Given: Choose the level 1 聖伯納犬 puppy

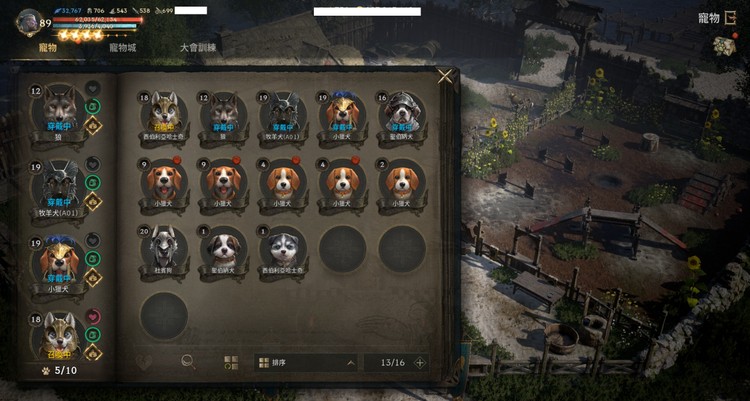Looking at the screenshot, I should (223, 246).
